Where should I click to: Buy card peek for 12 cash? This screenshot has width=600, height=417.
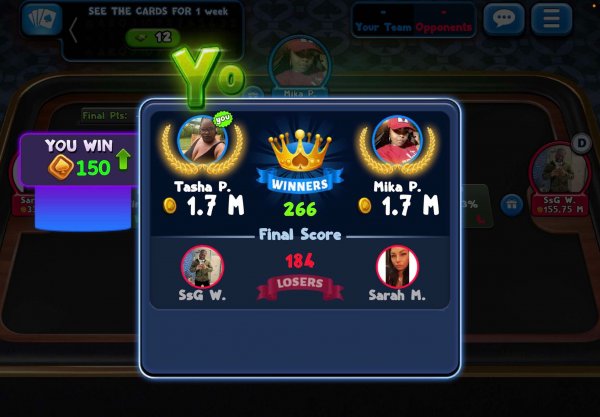point(150,37)
